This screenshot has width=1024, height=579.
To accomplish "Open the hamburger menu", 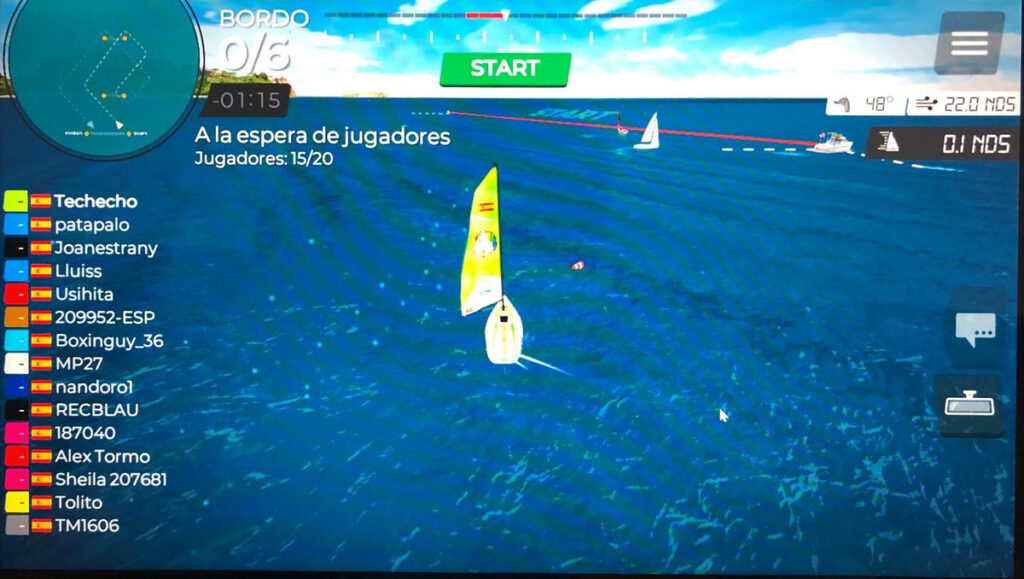I will 969,43.
